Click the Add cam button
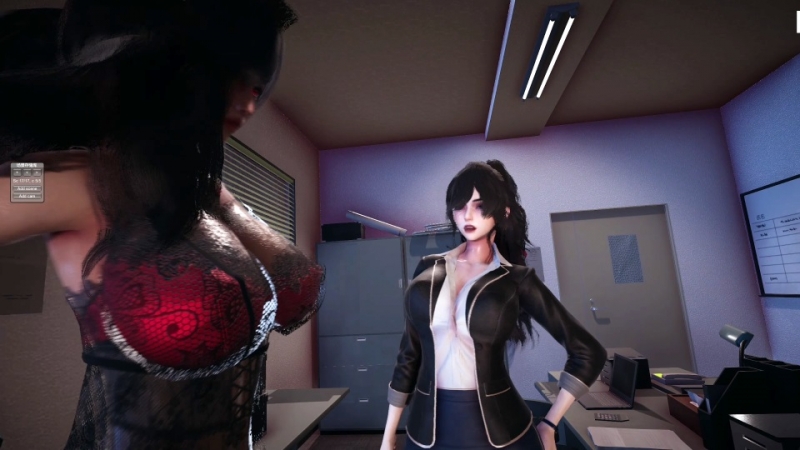 27,195
